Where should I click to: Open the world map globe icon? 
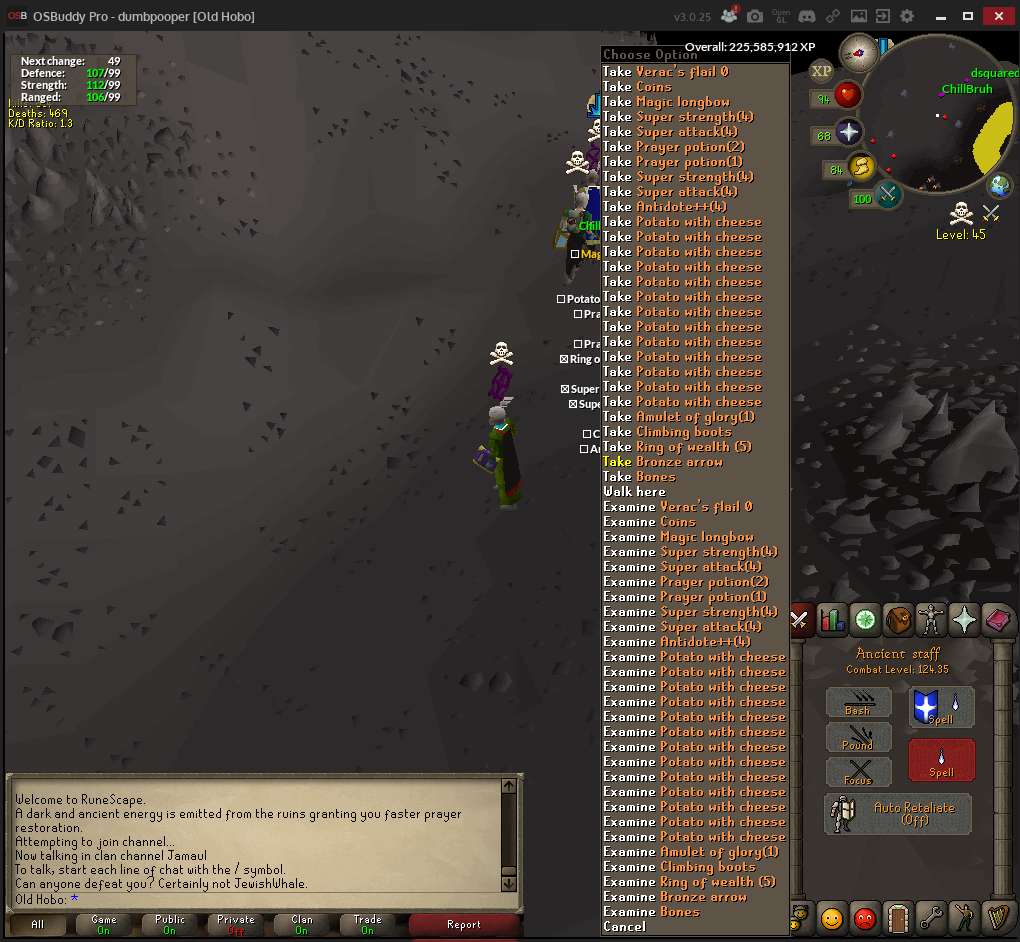point(999,185)
